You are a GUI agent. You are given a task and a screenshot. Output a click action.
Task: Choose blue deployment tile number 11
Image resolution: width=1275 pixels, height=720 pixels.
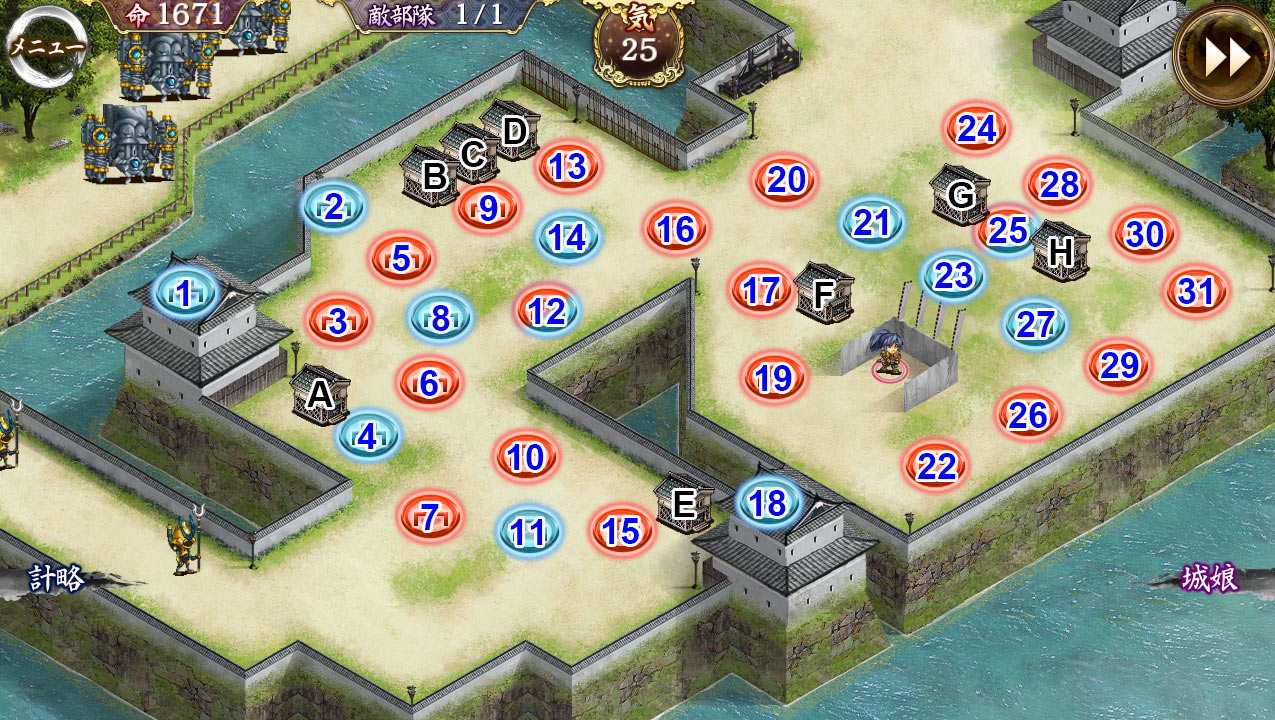529,532
